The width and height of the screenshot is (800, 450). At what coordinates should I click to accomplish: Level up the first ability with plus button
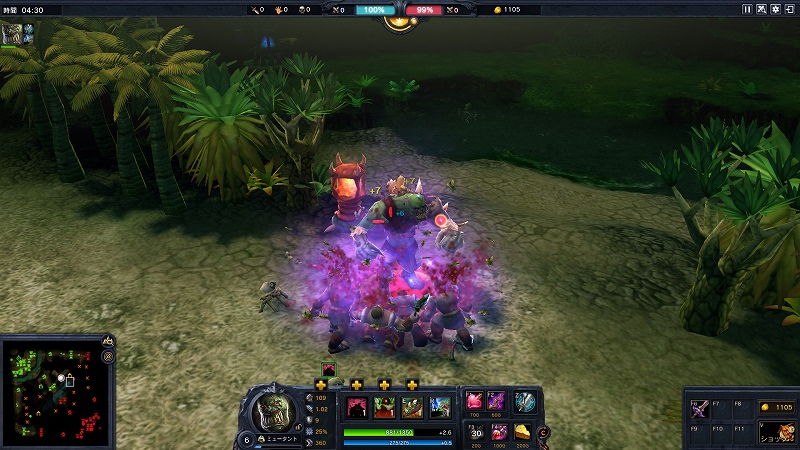point(321,384)
